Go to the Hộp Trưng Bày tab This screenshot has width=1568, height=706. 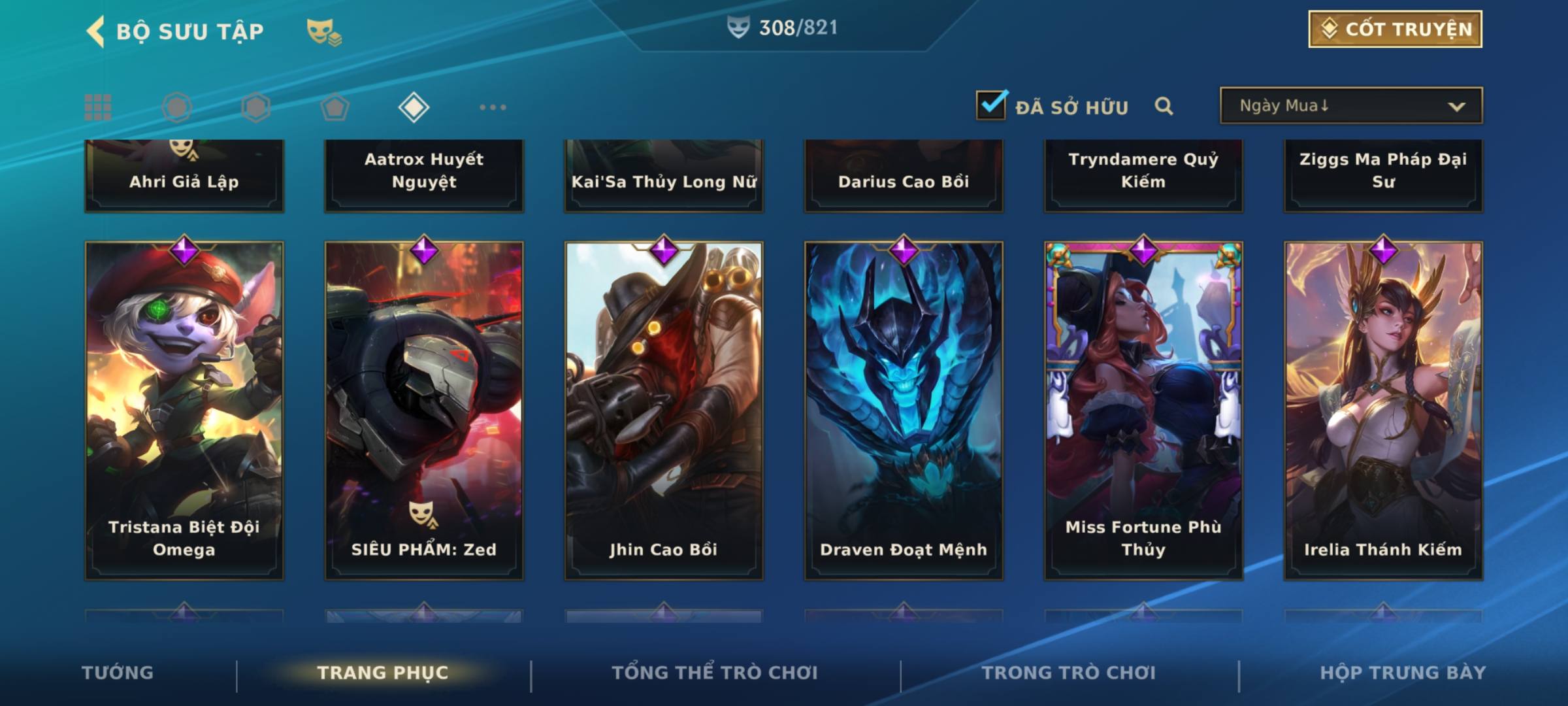point(1403,673)
